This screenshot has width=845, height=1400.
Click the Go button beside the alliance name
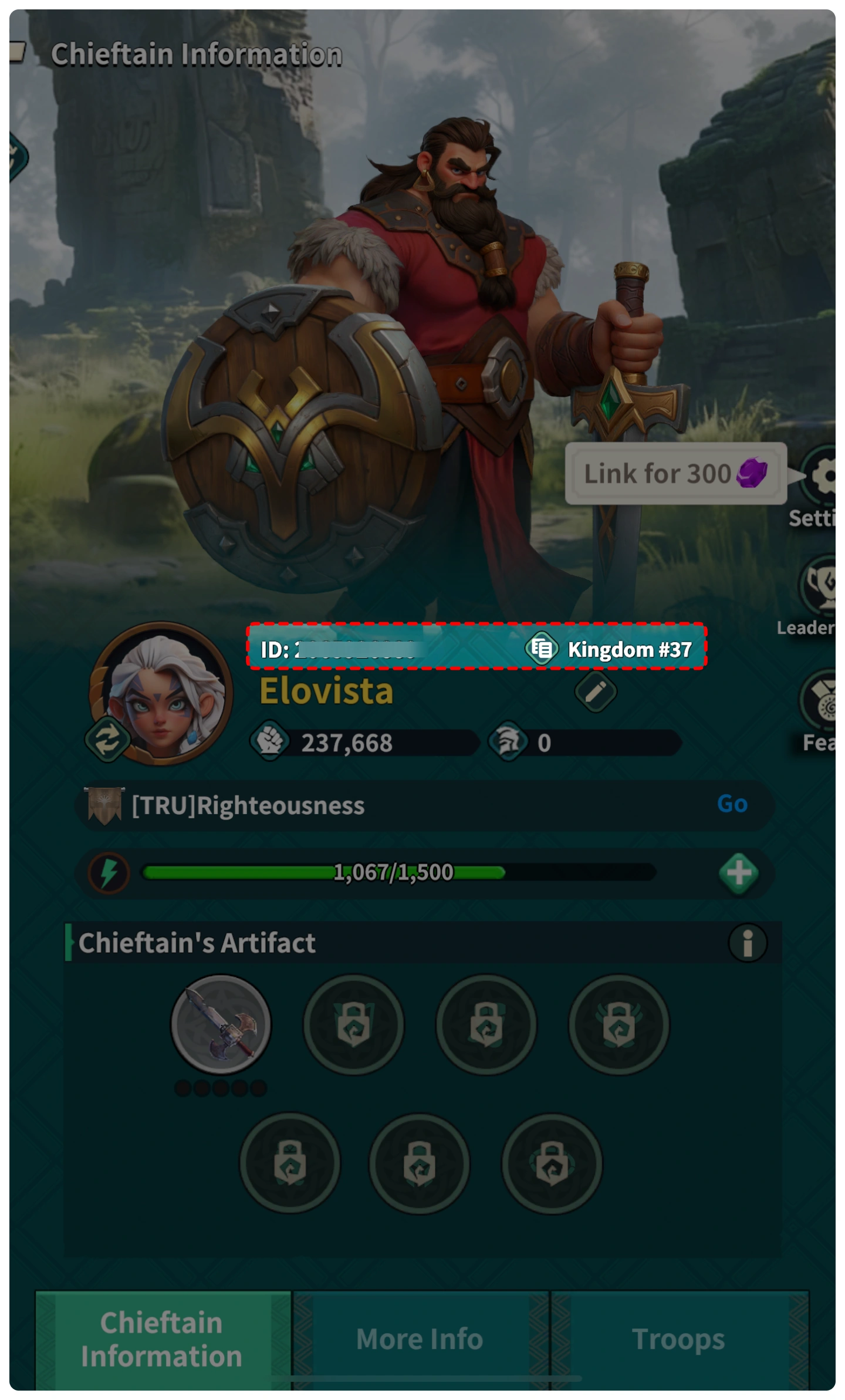point(732,804)
